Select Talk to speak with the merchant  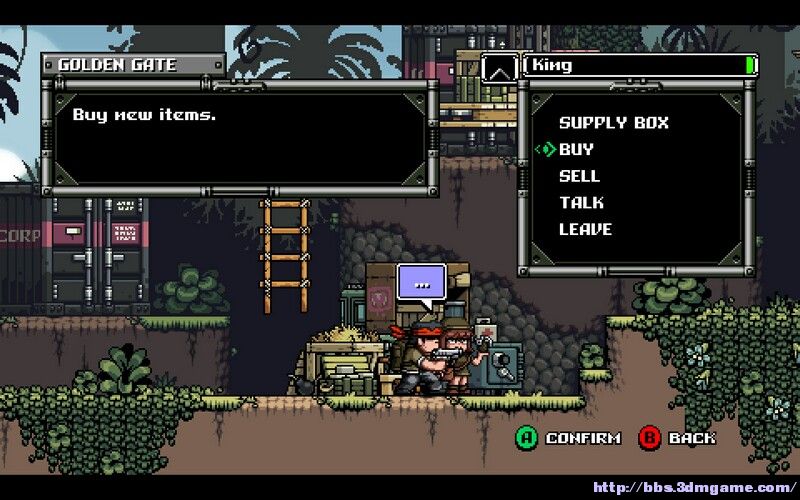click(581, 202)
